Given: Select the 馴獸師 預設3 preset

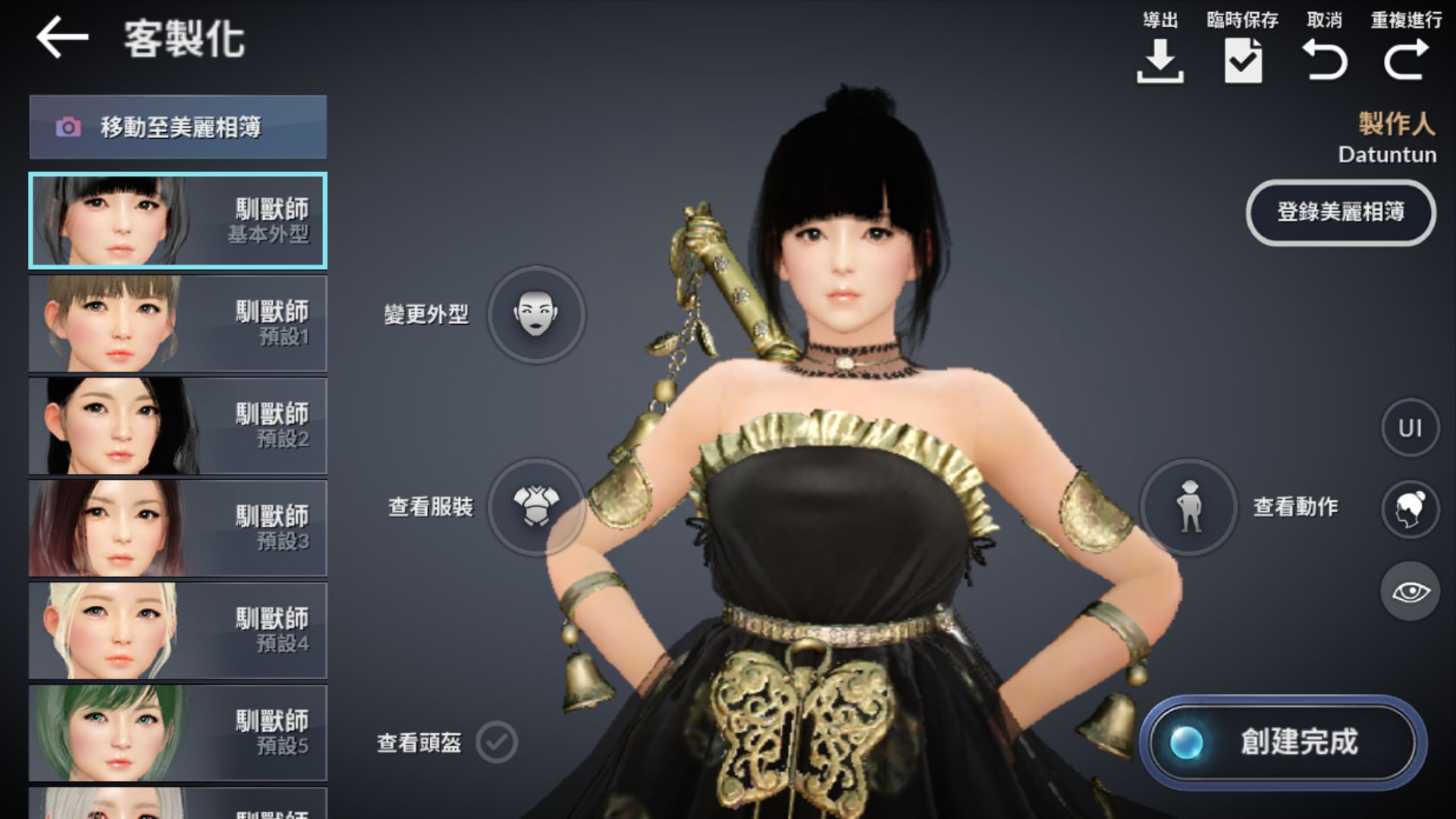Looking at the screenshot, I should coord(177,528).
